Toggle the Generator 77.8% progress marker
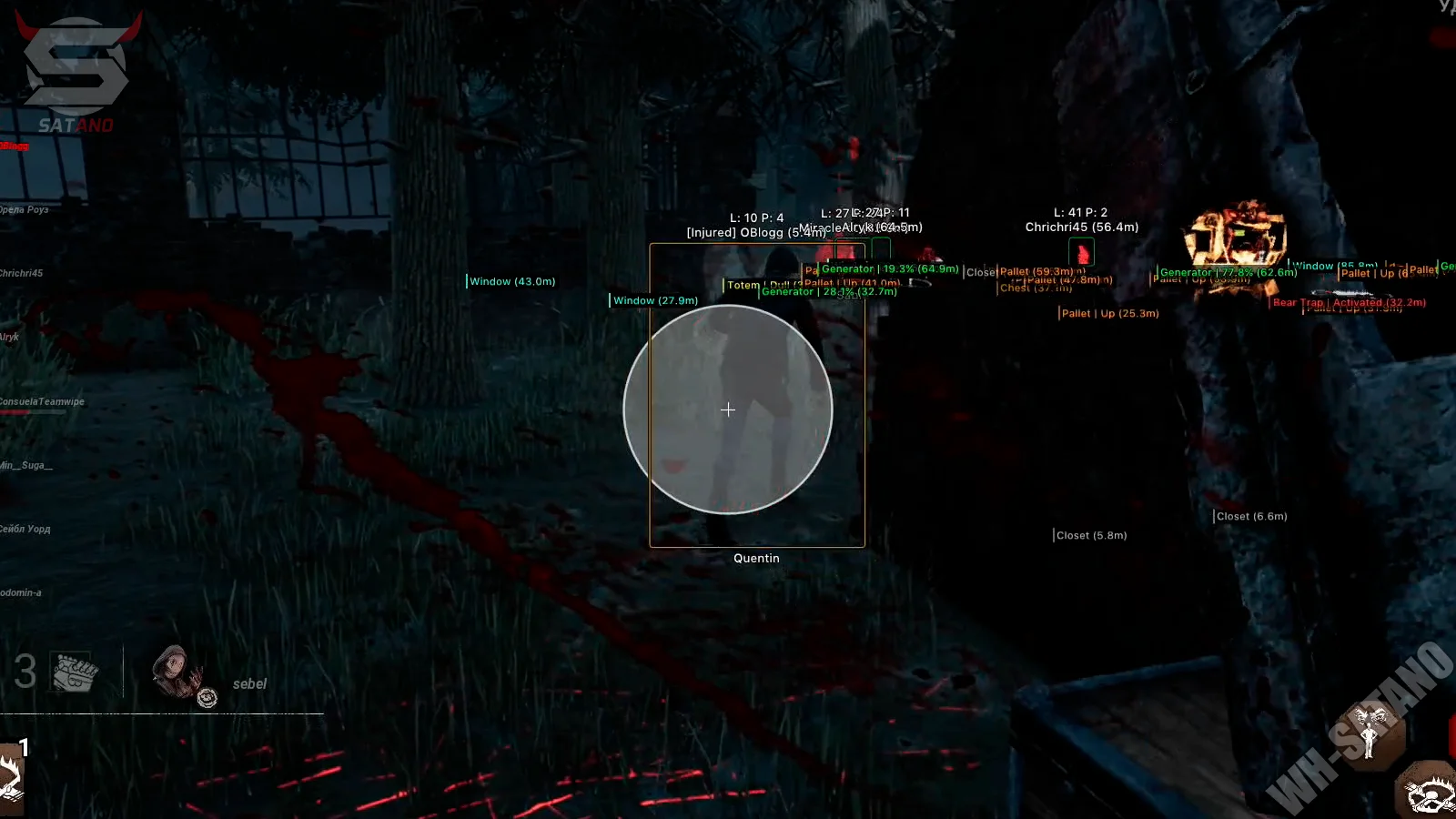The image size is (1456, 819). click(1228, 272)
